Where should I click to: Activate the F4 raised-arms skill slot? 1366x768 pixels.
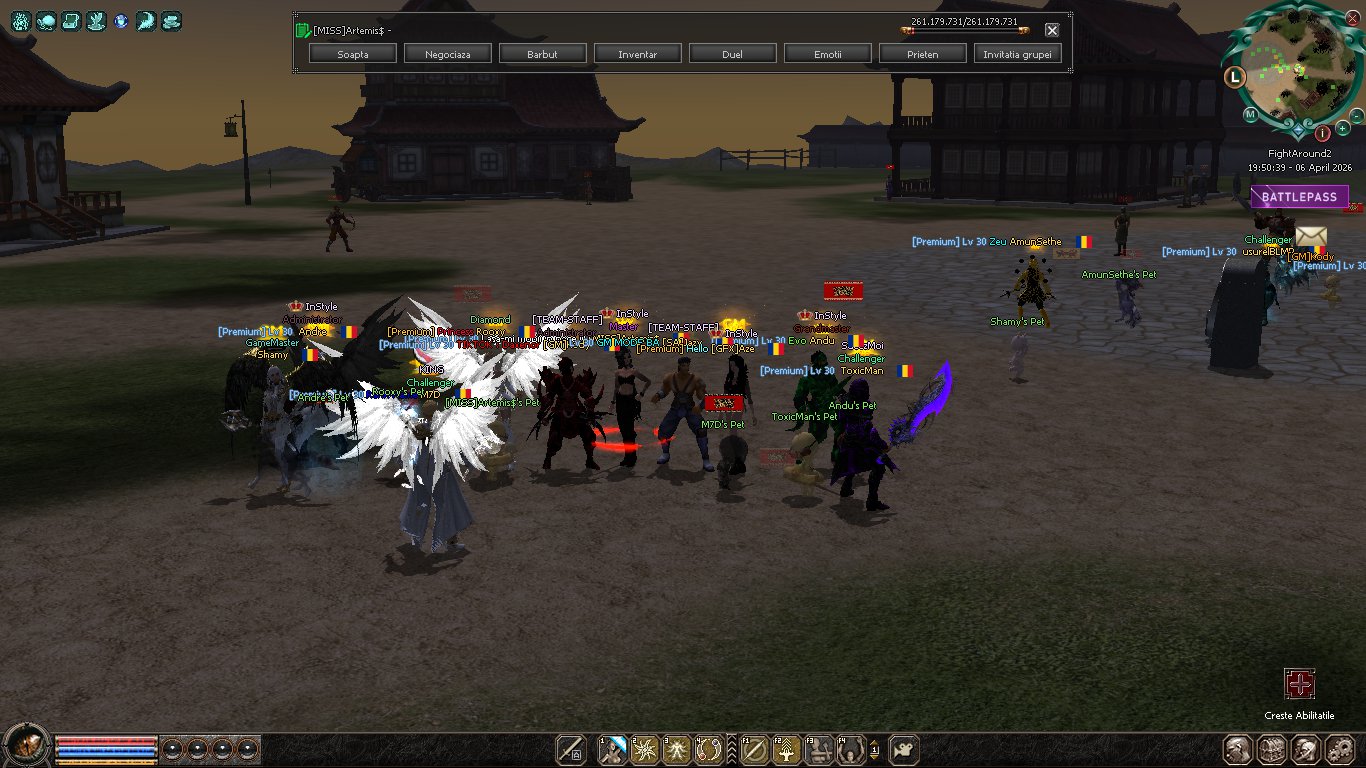pos(851,749)
